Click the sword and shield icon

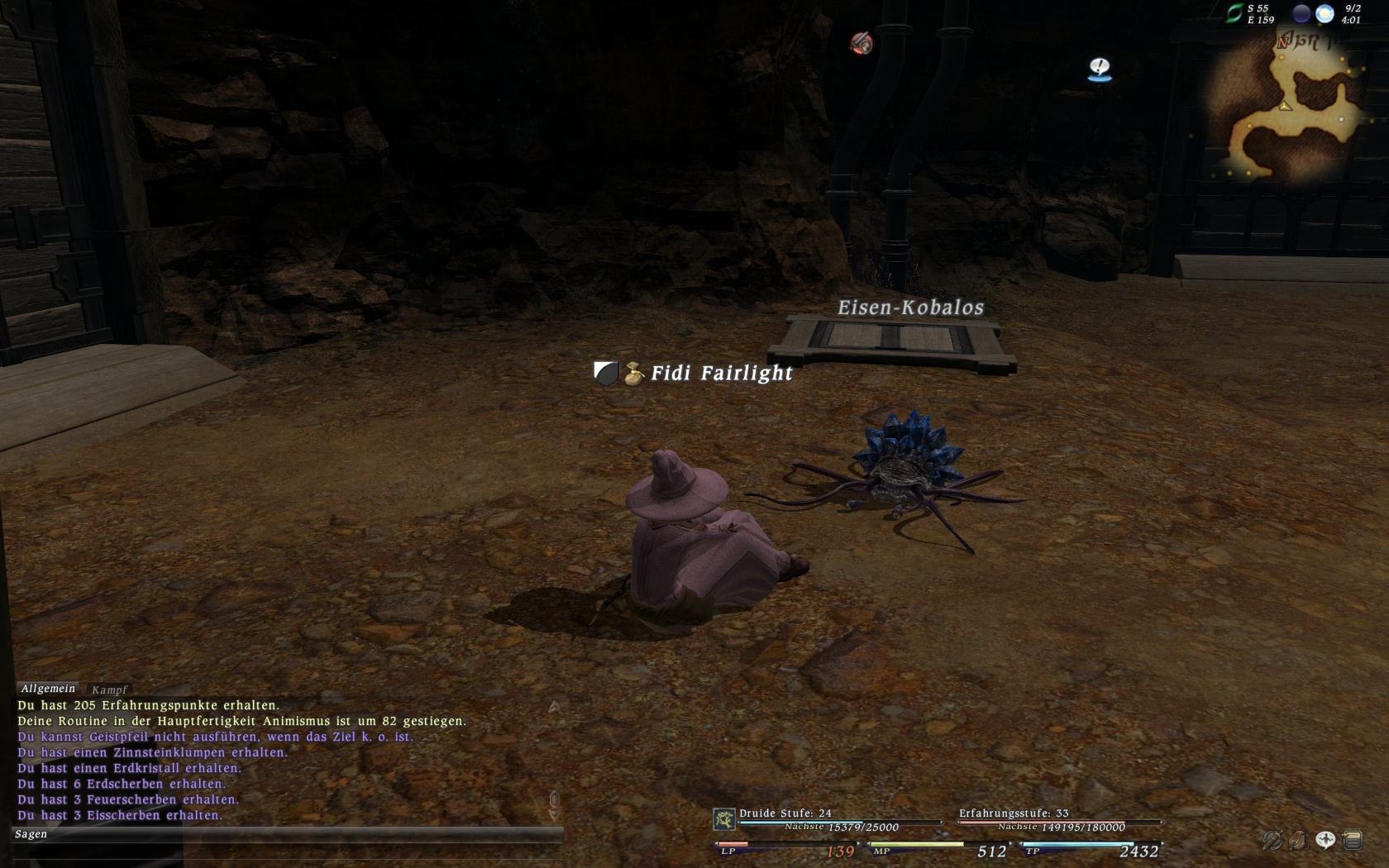point(1271,841)
